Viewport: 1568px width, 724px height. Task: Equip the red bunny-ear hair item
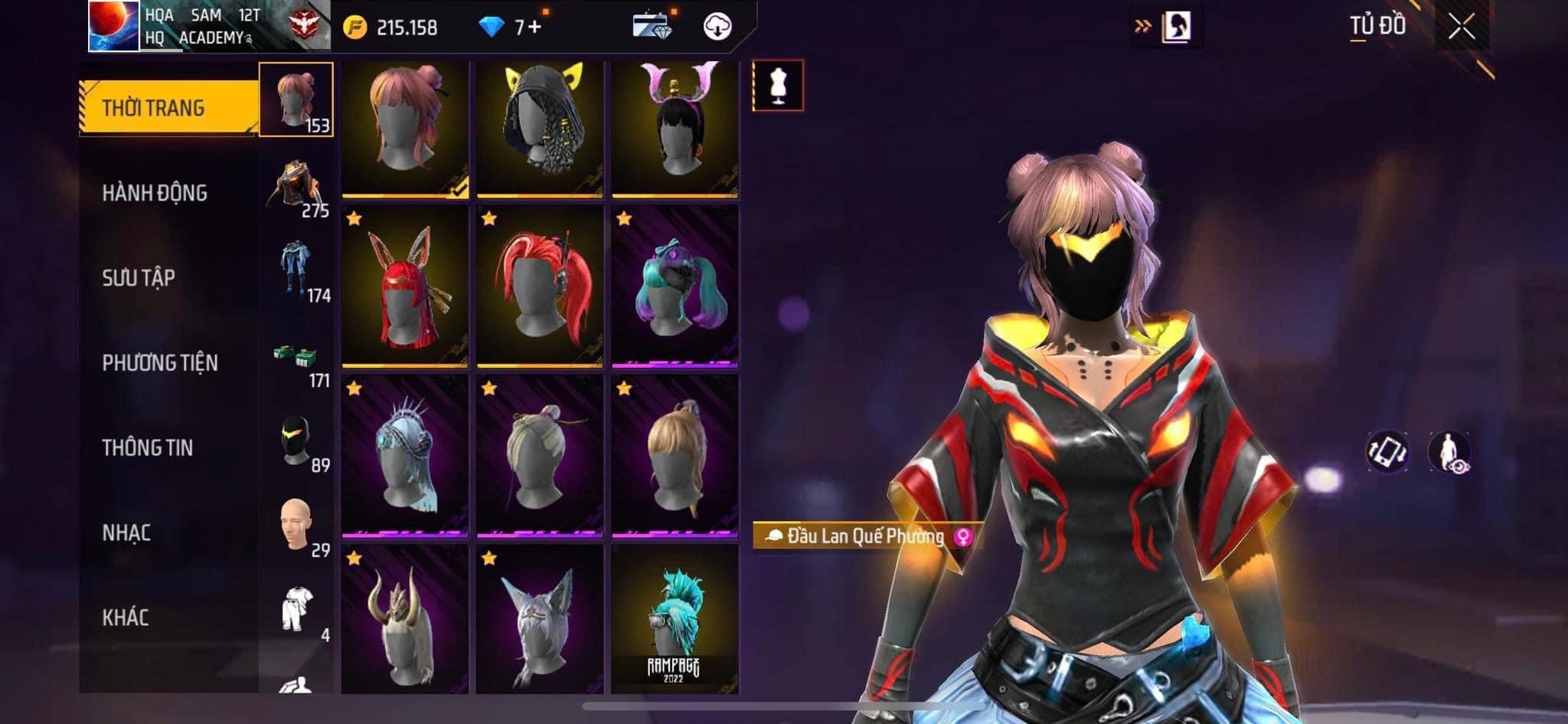pyautogui.click(x=404, y=287)
